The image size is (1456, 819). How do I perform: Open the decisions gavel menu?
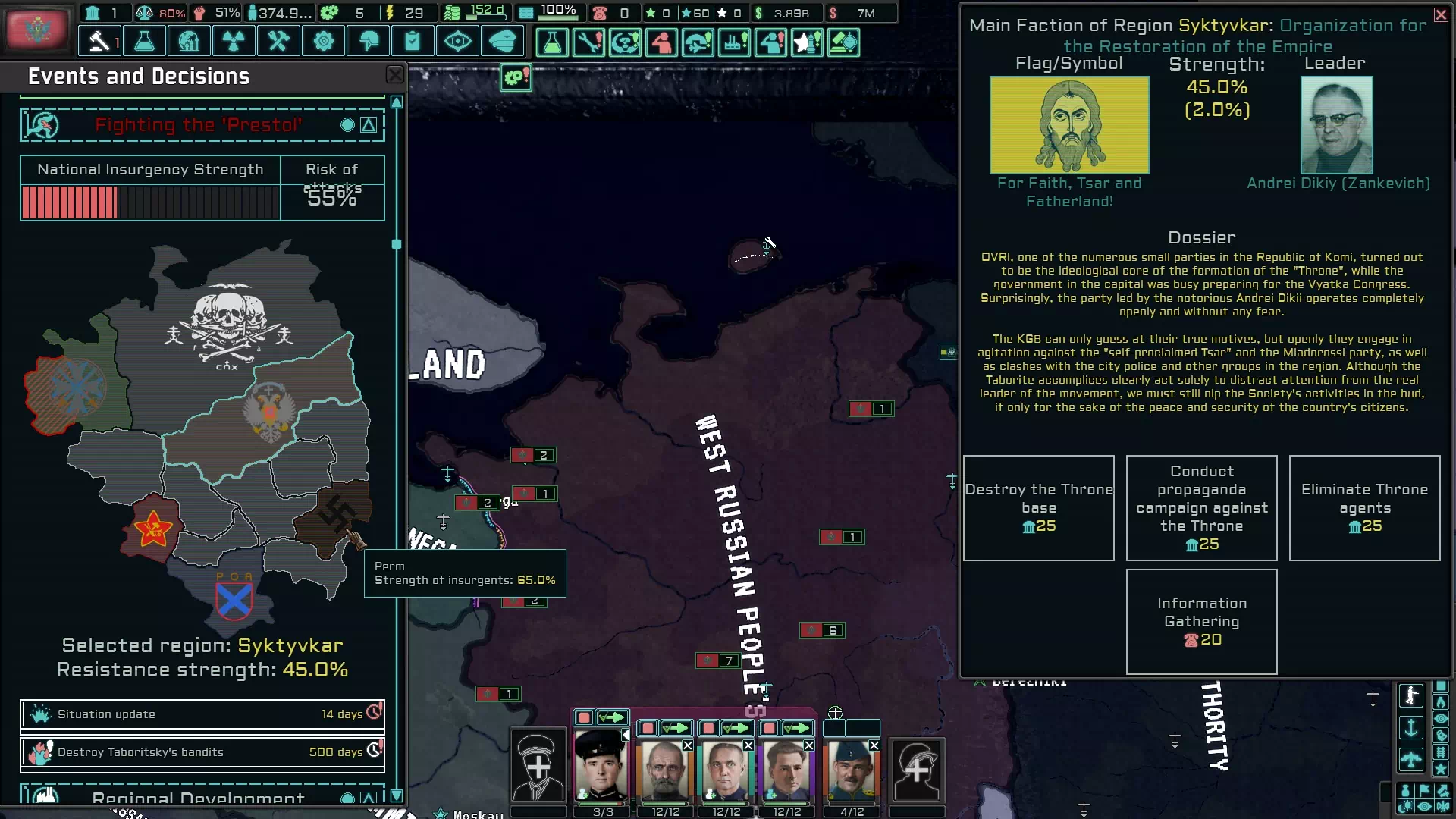pyautogui.click(x=99, y=41)
